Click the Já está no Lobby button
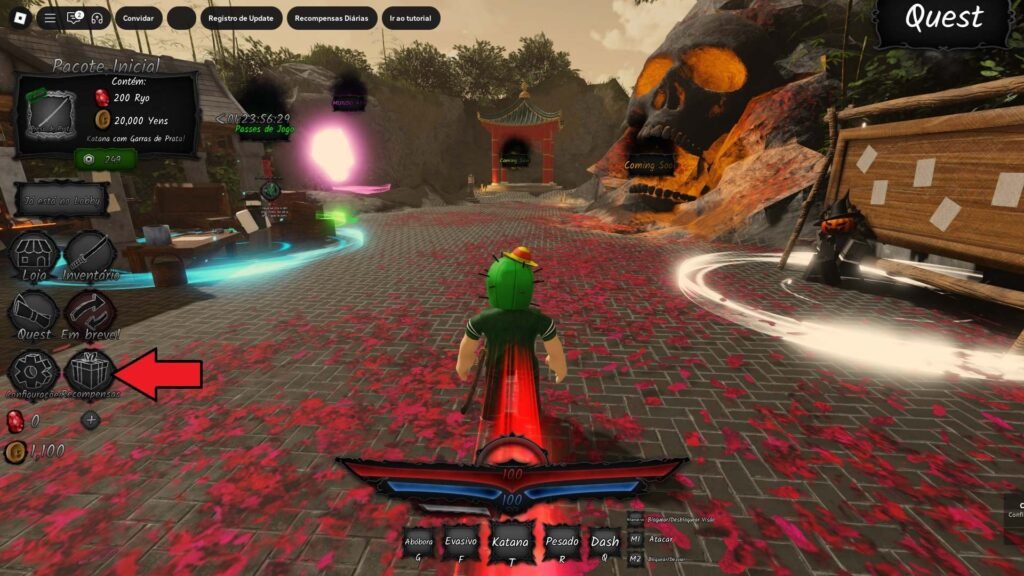The height and width of the screenshot is (576, 1024). pyautogui.click(x=62, y=200)
